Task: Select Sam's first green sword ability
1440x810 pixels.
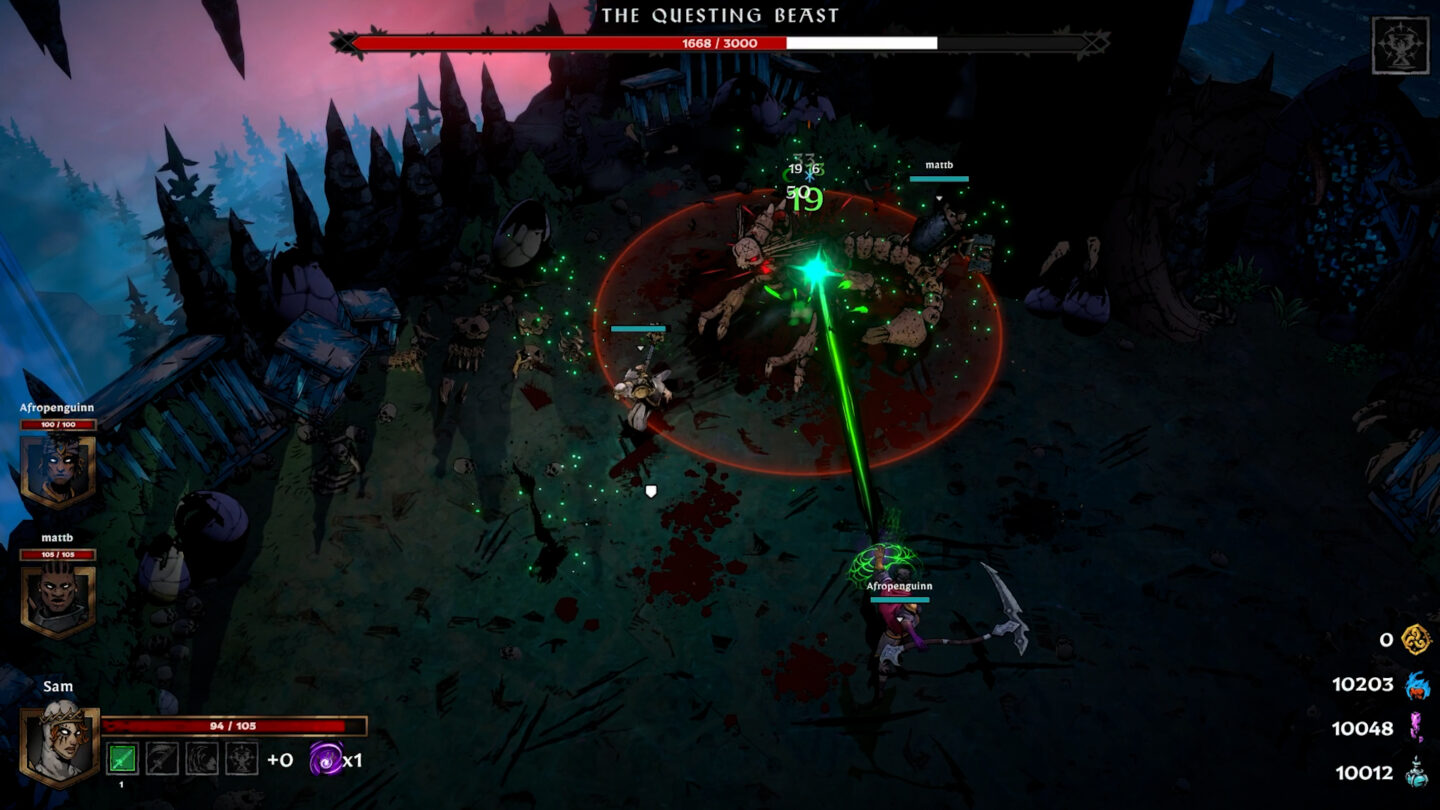Action: point(122,759)
